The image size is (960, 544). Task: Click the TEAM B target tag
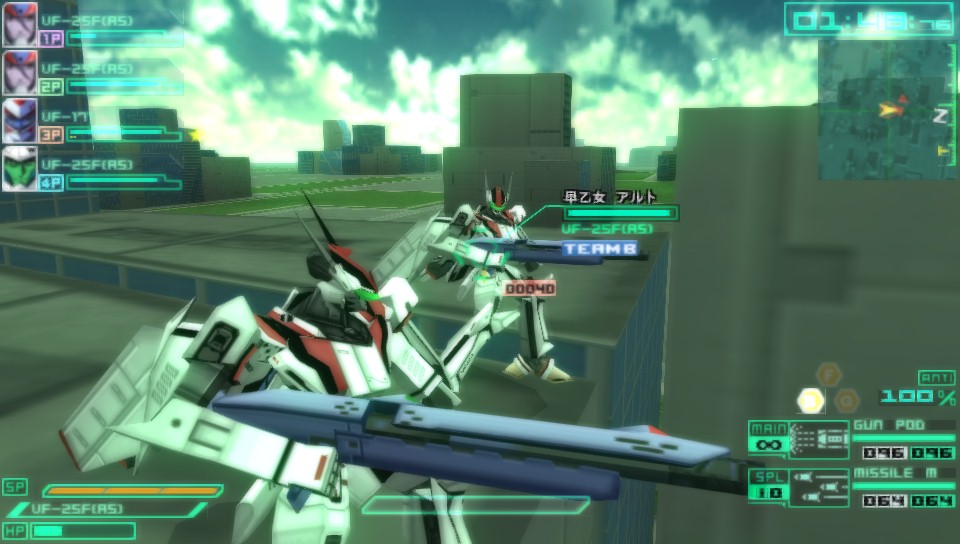coord(599,249)
